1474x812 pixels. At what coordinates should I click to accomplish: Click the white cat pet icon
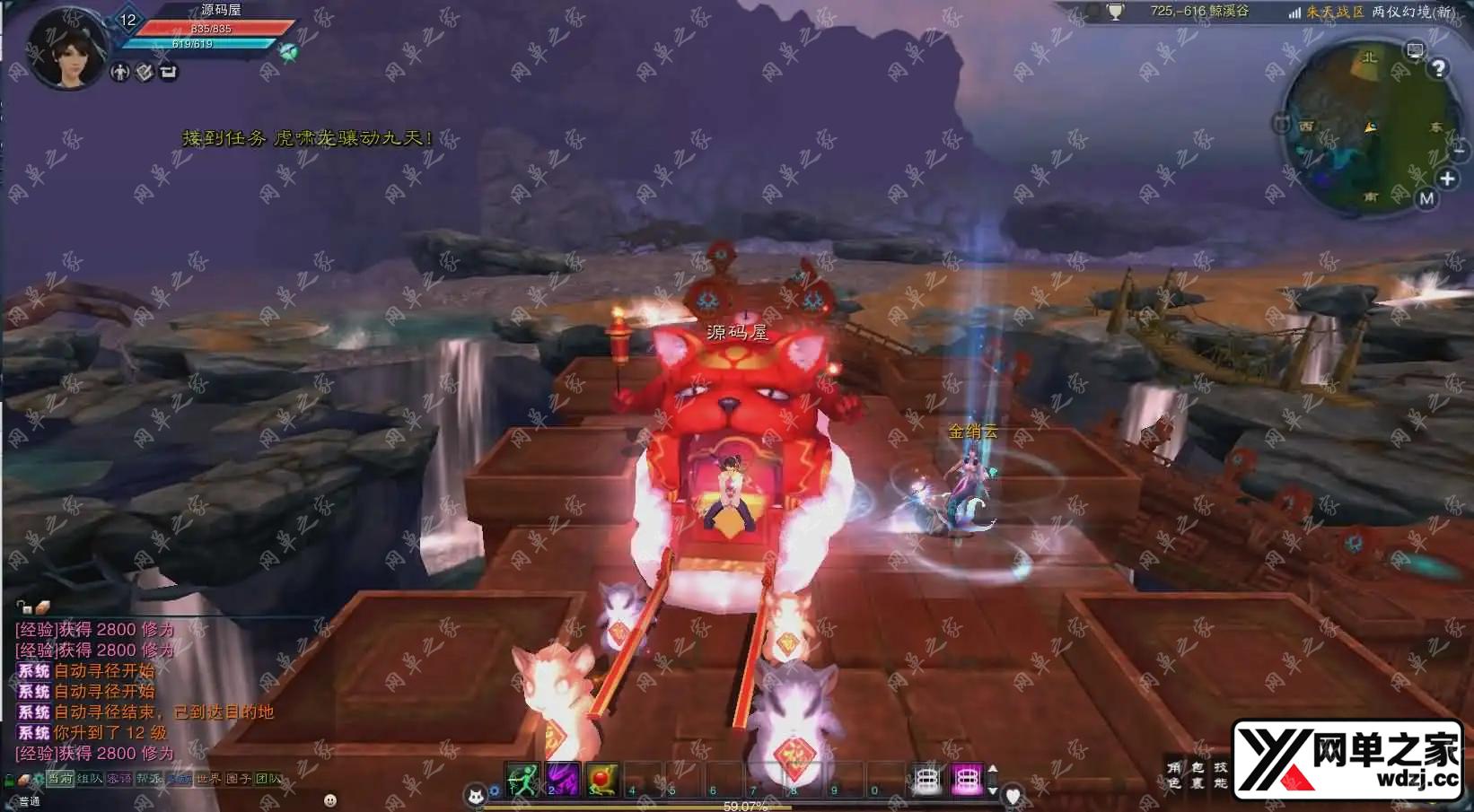(475, 794)
